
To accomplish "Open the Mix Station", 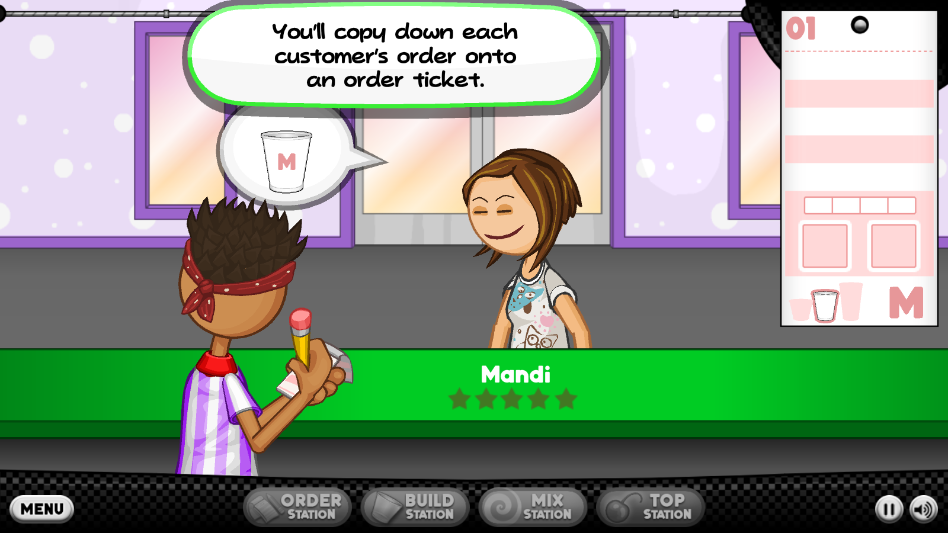I will point(532,507).
